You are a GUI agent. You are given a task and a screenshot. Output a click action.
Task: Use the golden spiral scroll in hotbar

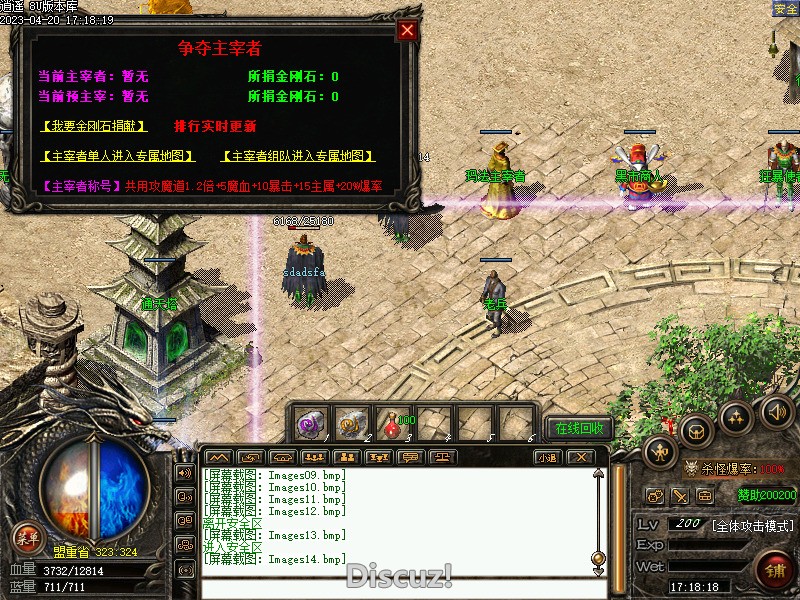[351, 424]
